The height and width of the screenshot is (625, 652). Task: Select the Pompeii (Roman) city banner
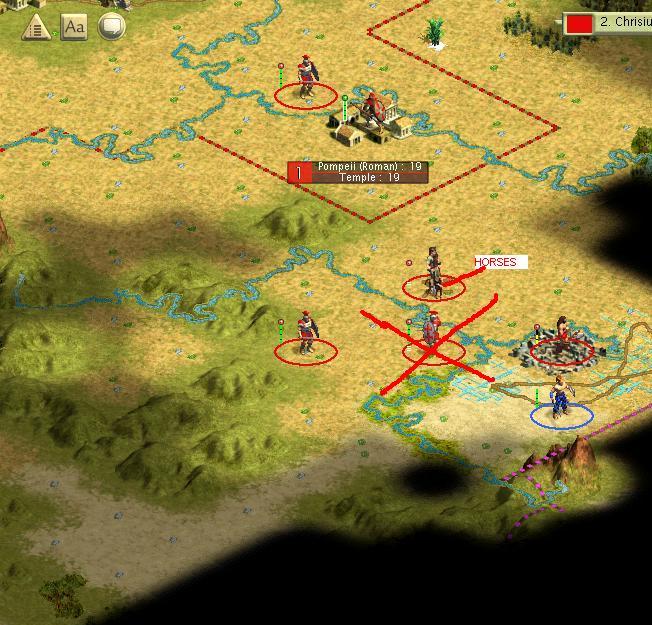pos(358,172)
